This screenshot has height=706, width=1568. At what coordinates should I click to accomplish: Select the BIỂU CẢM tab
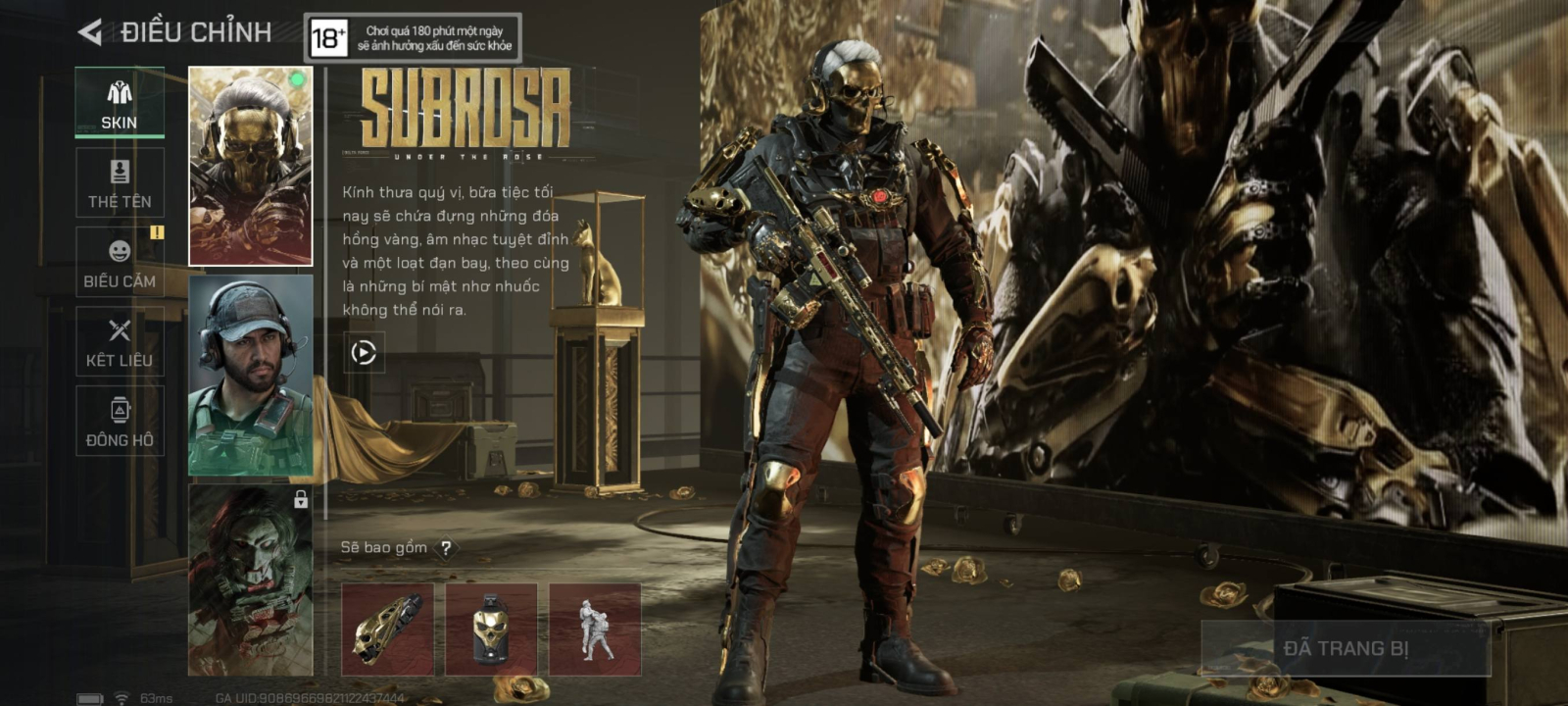pos(120,263)
